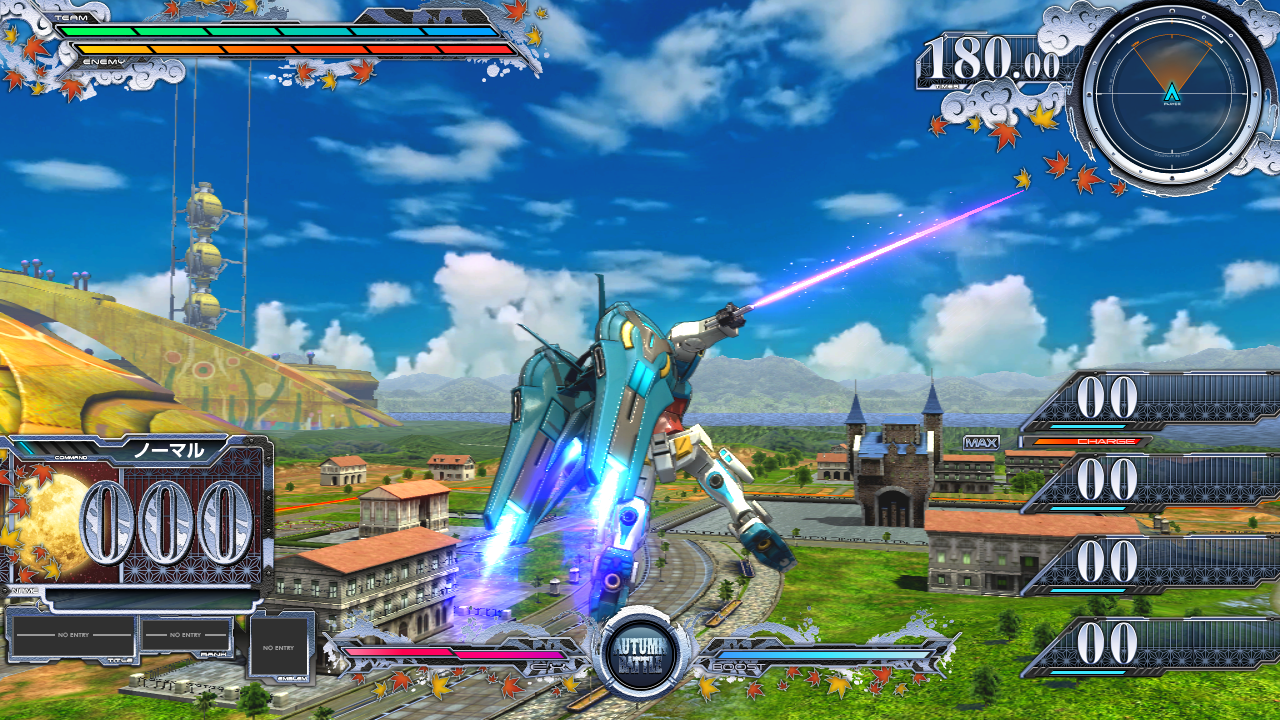1280x720 pixels.
Task: Select the Autumn Battle center emblem
Action: (642, 656)
